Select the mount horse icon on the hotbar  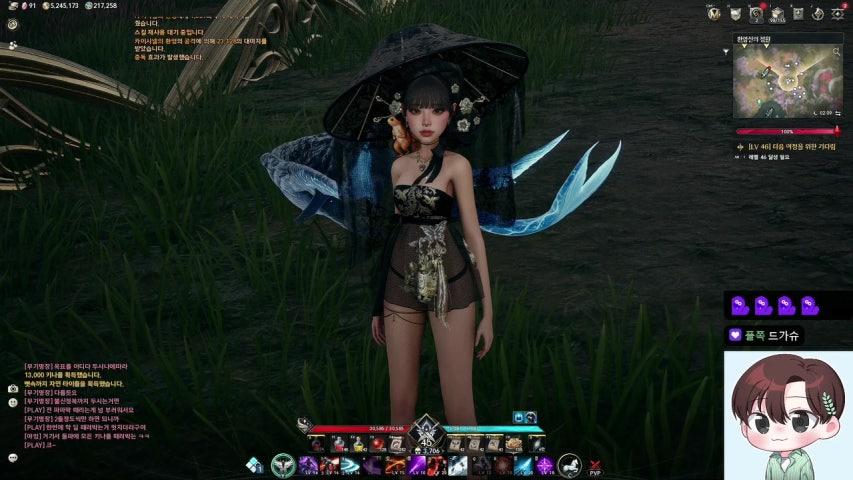tap(569, 465)
